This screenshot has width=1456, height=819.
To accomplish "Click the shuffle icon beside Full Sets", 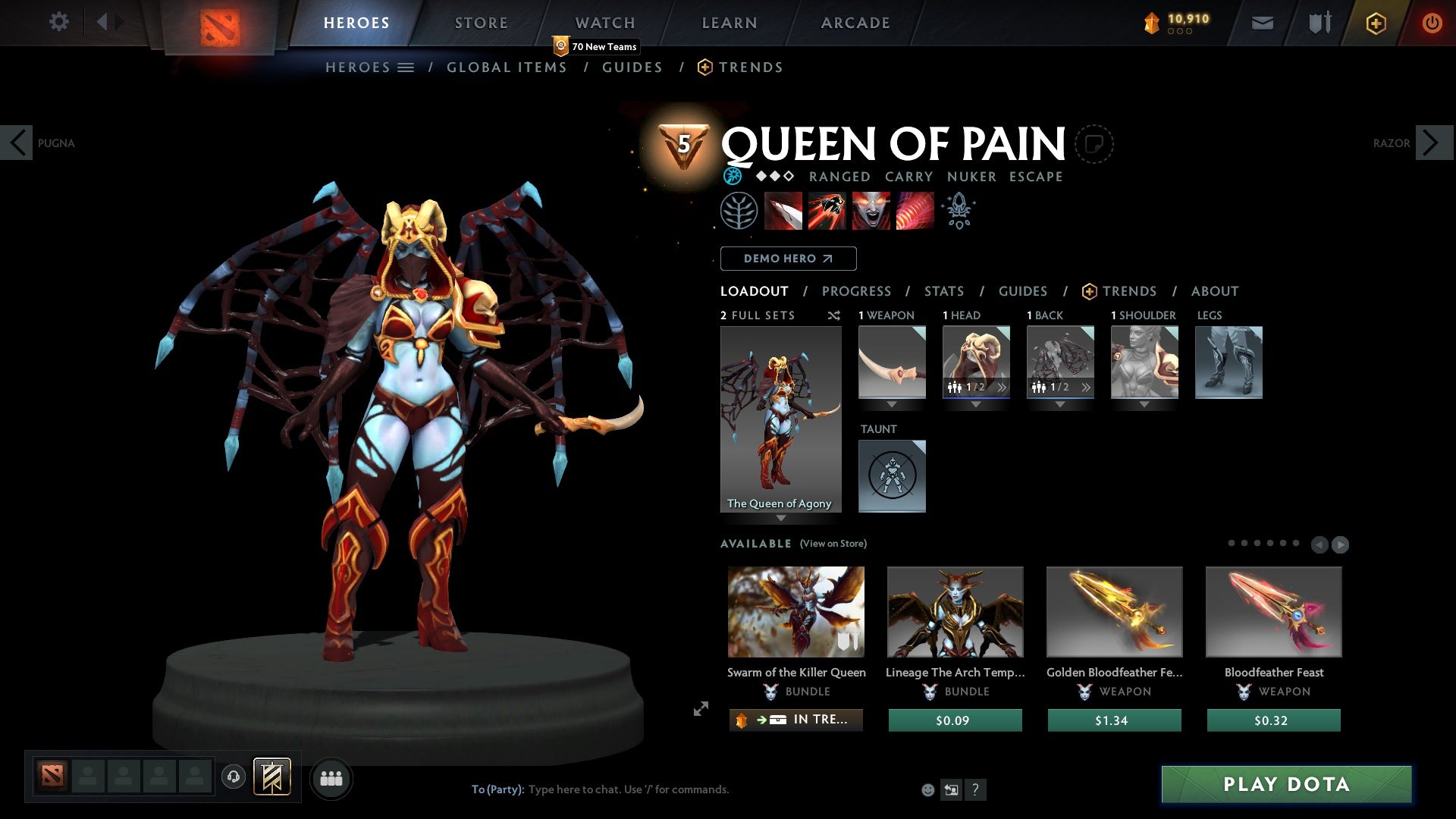I will point(834,315).
